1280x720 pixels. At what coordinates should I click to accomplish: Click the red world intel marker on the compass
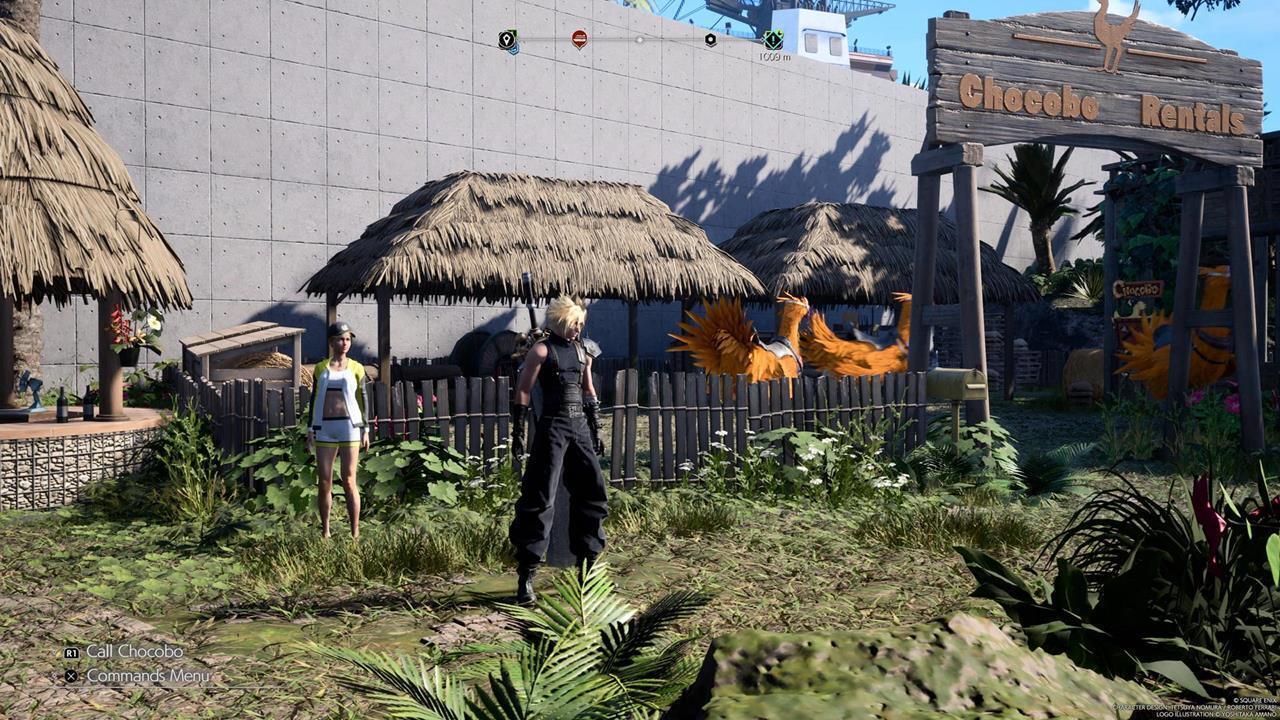pos(580,40)
